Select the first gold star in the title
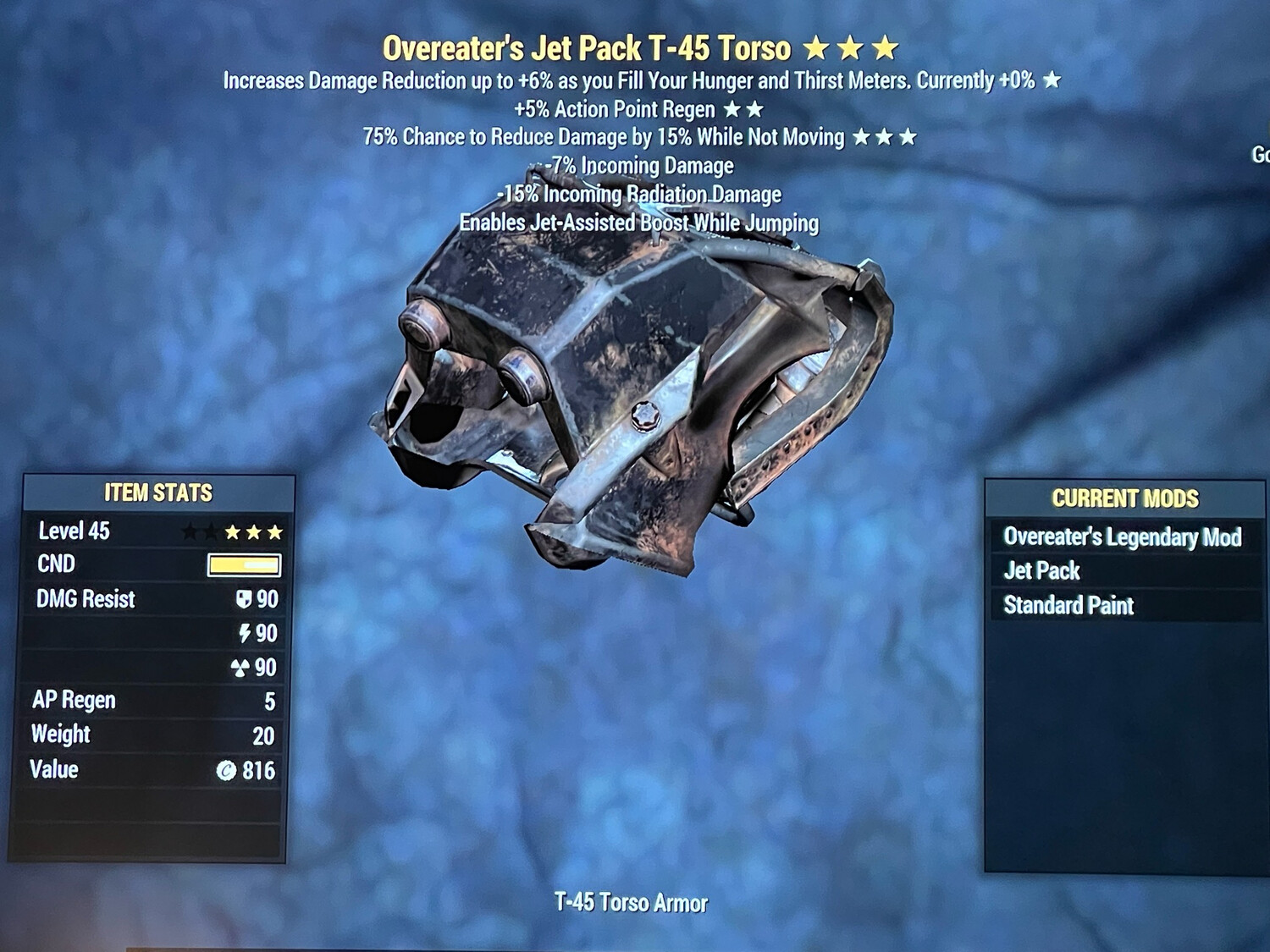This screenshot has height=952, width=1270. pyautogui.click(x=817, y=48)
